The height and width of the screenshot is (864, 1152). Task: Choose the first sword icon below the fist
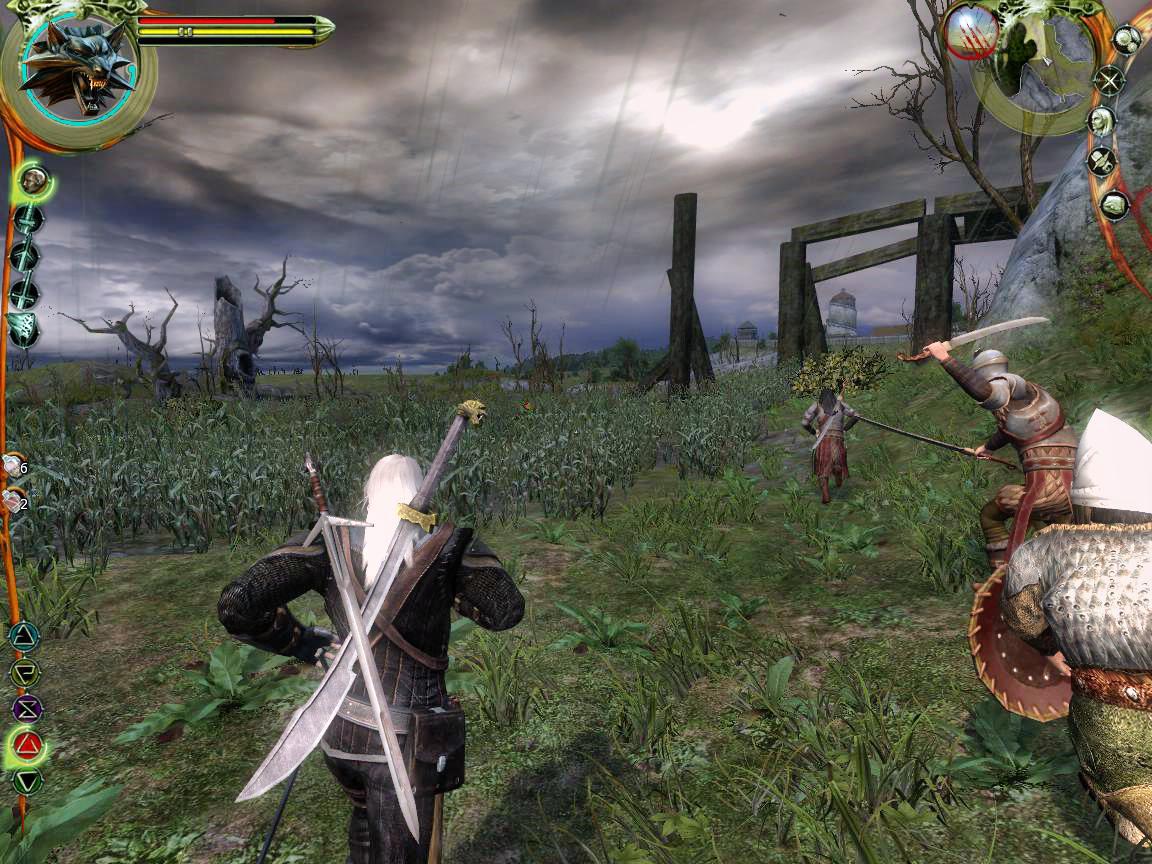pos(27,220)
